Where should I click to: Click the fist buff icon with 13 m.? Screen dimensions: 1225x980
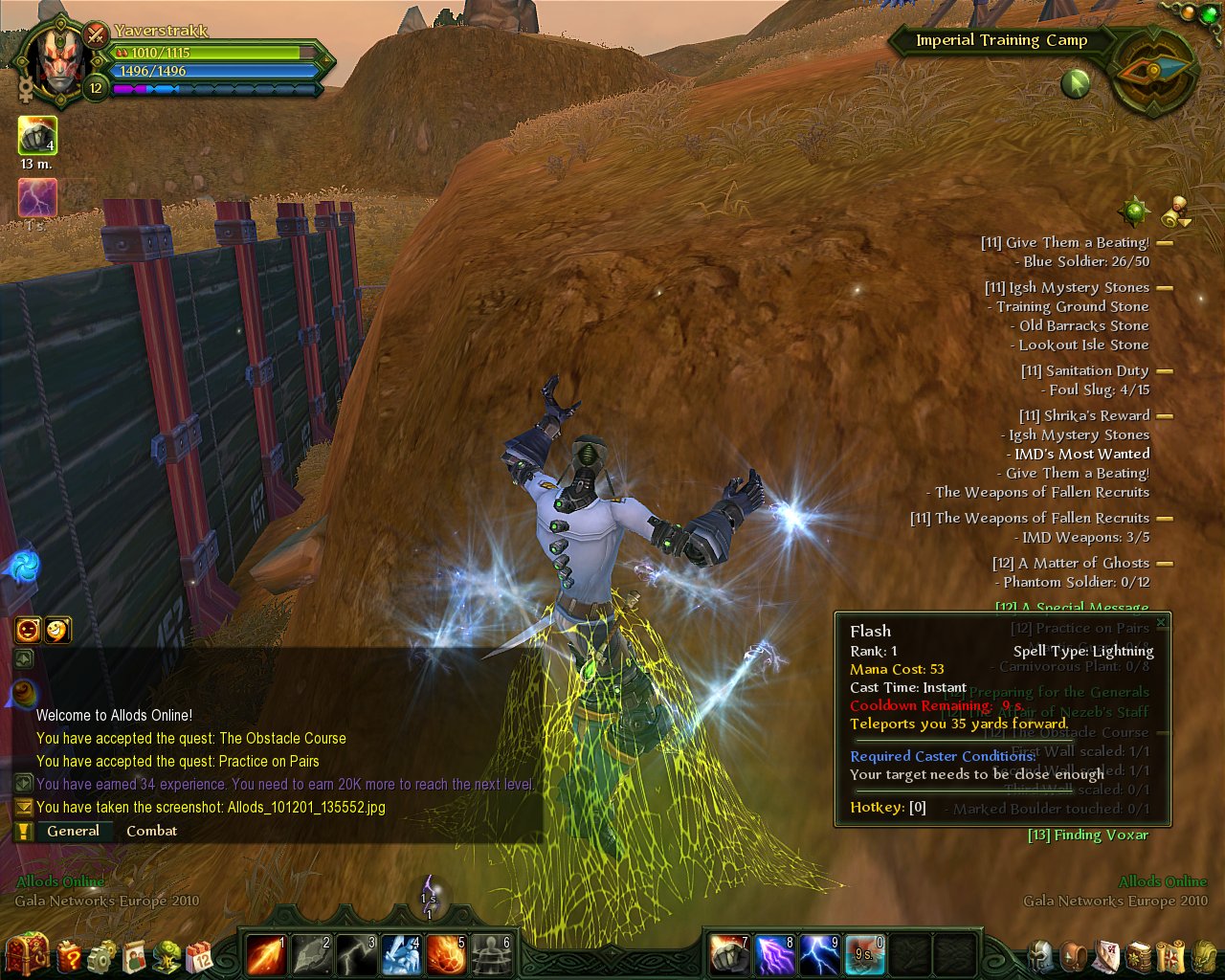tap(37, 136)
